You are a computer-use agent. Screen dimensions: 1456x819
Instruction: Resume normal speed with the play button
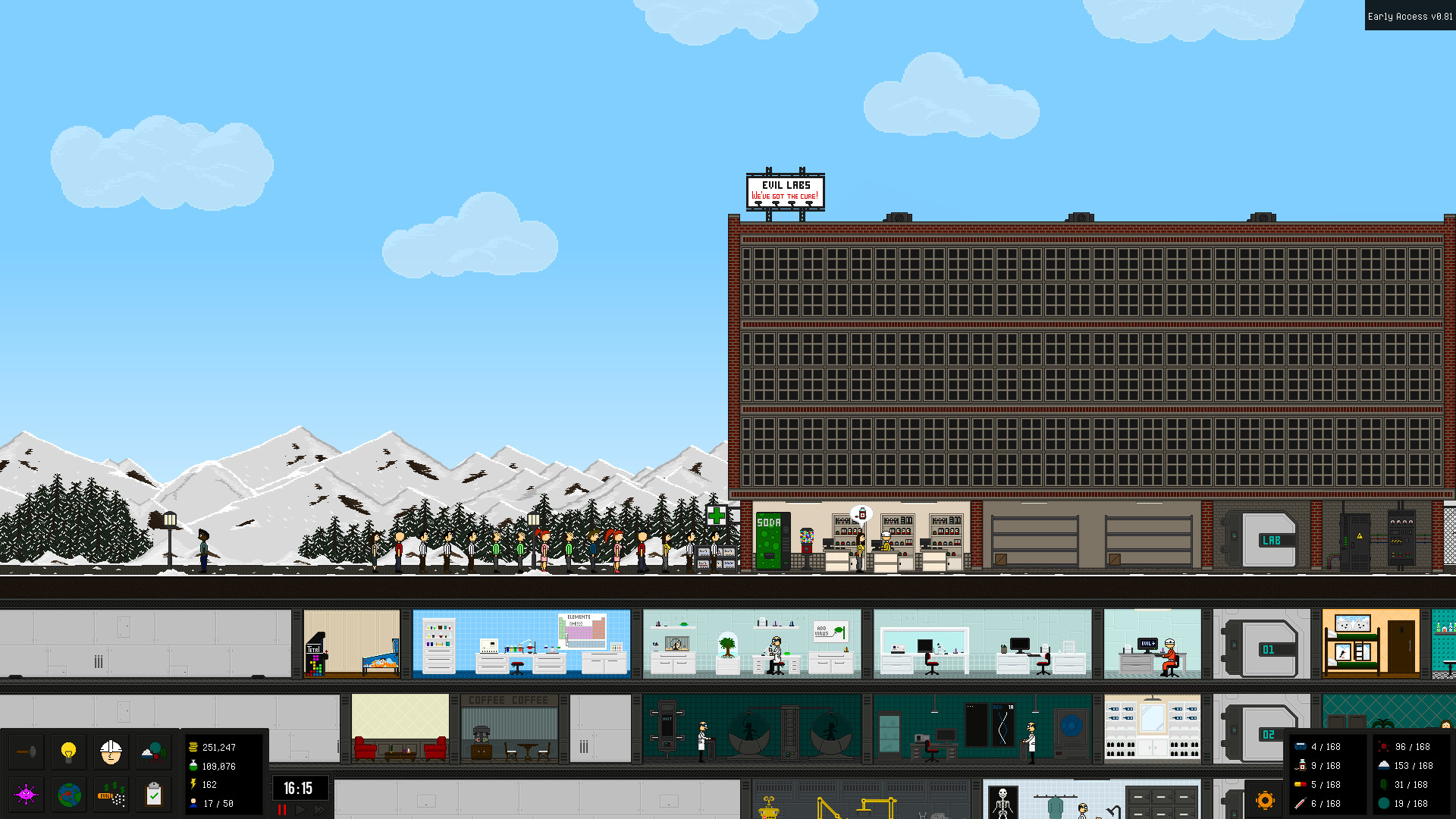coord(300,810)
